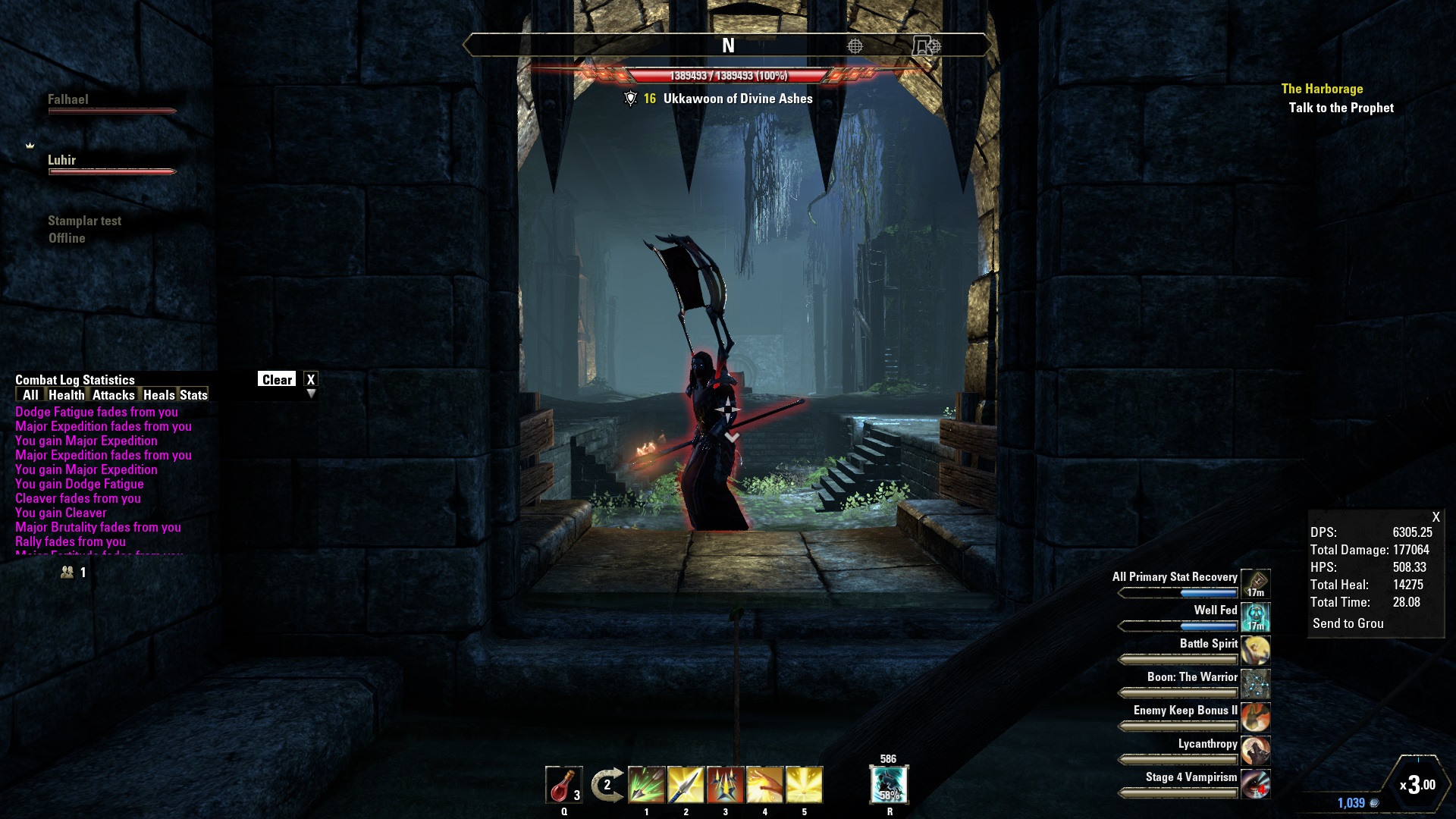Activate the glowing hand ability
The image size is (1456, 819).
[764, 785]
